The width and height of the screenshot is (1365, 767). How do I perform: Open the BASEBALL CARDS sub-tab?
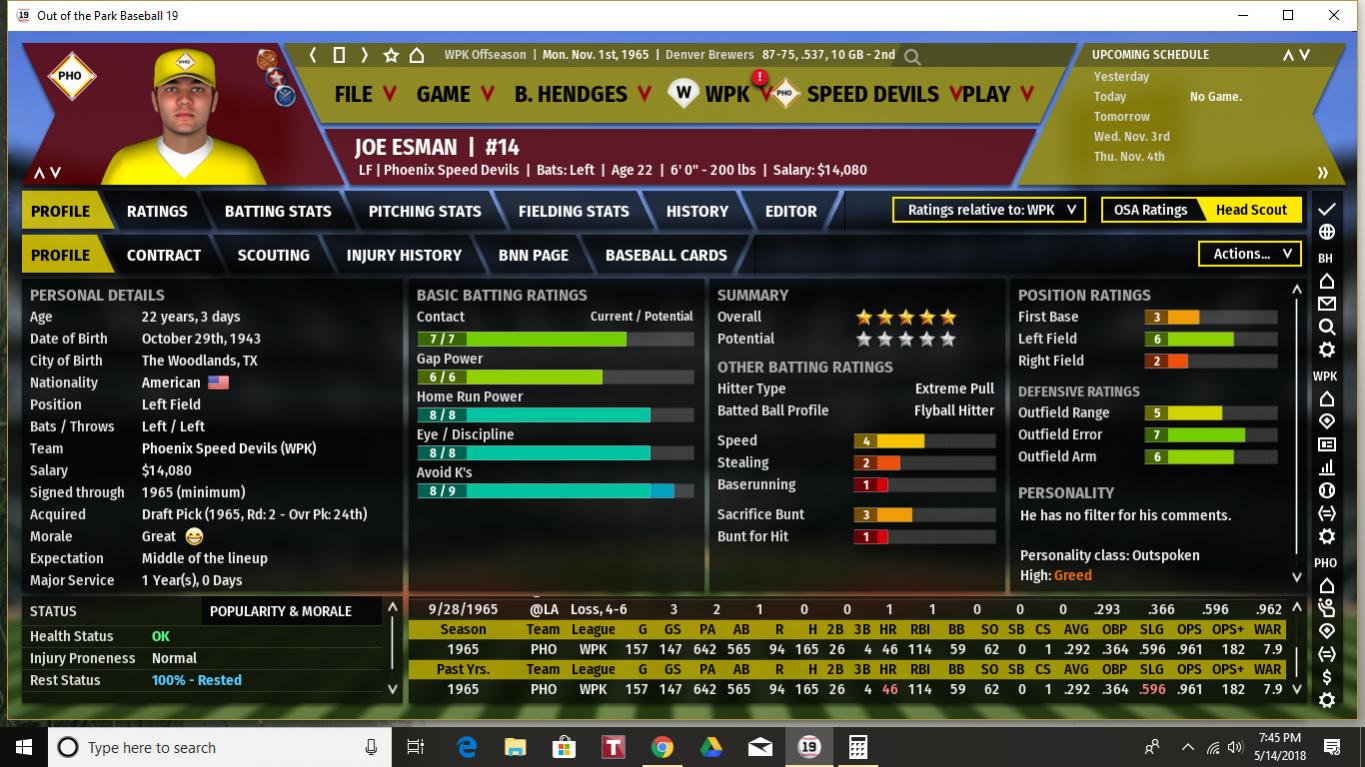tap(666, 255)
